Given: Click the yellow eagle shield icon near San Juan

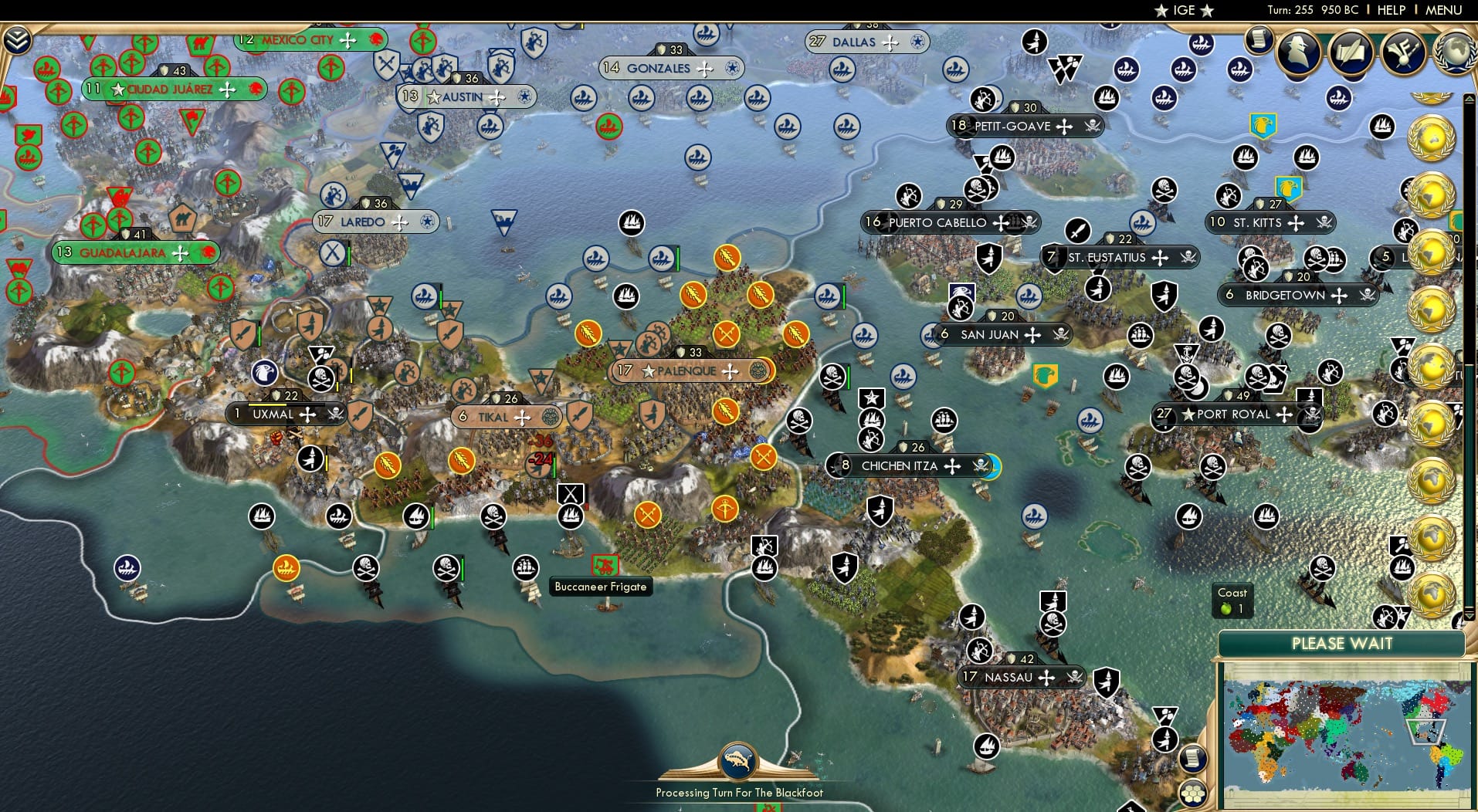Looking at the screenshot, I should tap(1045, 374).
